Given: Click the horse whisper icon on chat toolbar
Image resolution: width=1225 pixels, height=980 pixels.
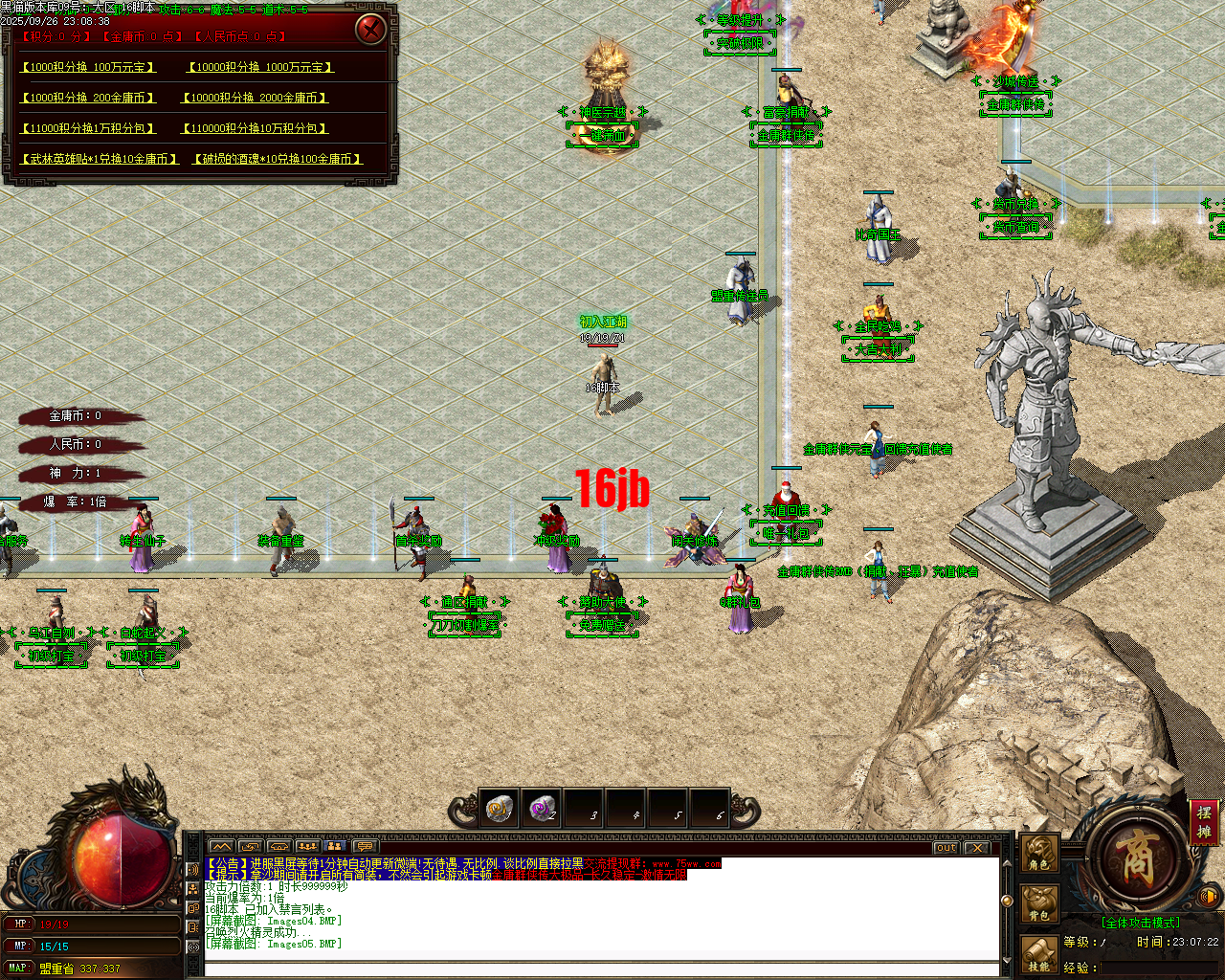Looking at the screenshot, I should (279, 846).
